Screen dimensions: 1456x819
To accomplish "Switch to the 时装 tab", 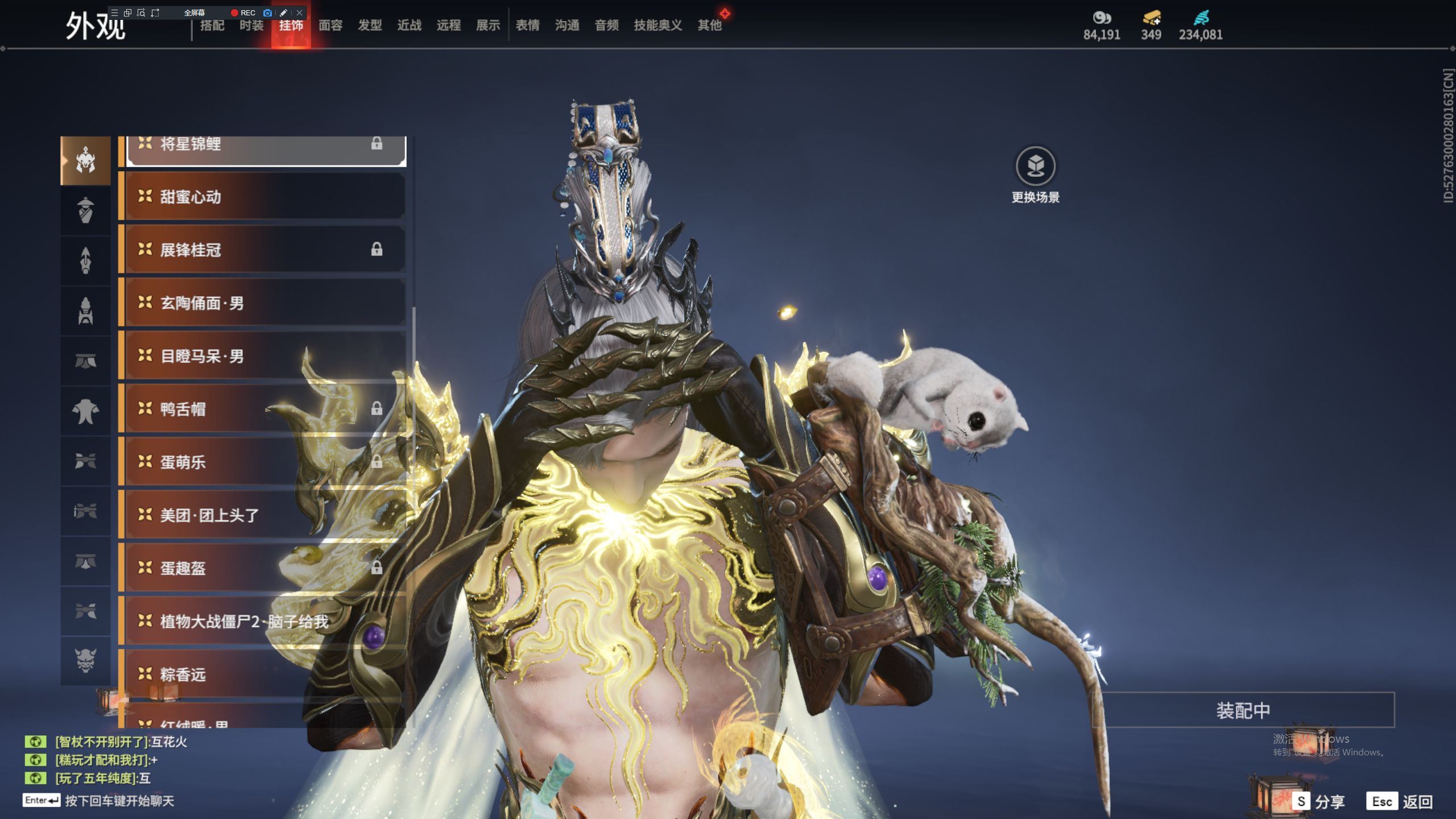I will tap(251, 26).
